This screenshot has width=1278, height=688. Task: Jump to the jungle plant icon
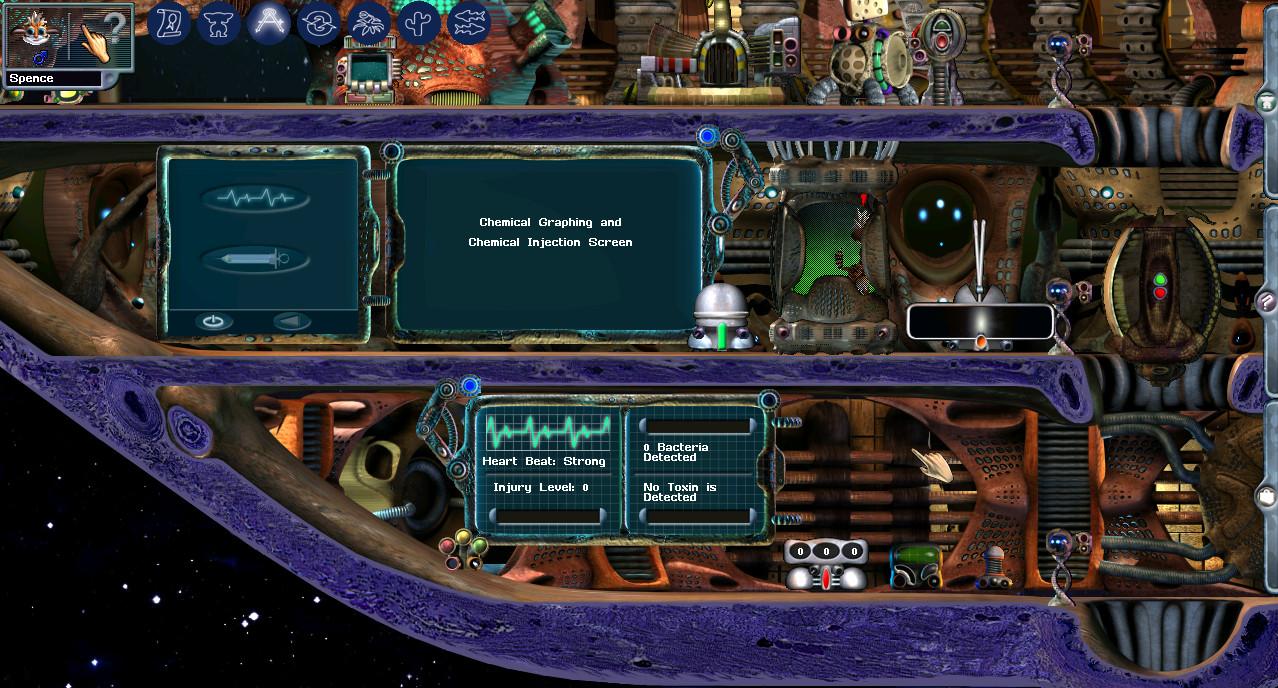(370, 22)
